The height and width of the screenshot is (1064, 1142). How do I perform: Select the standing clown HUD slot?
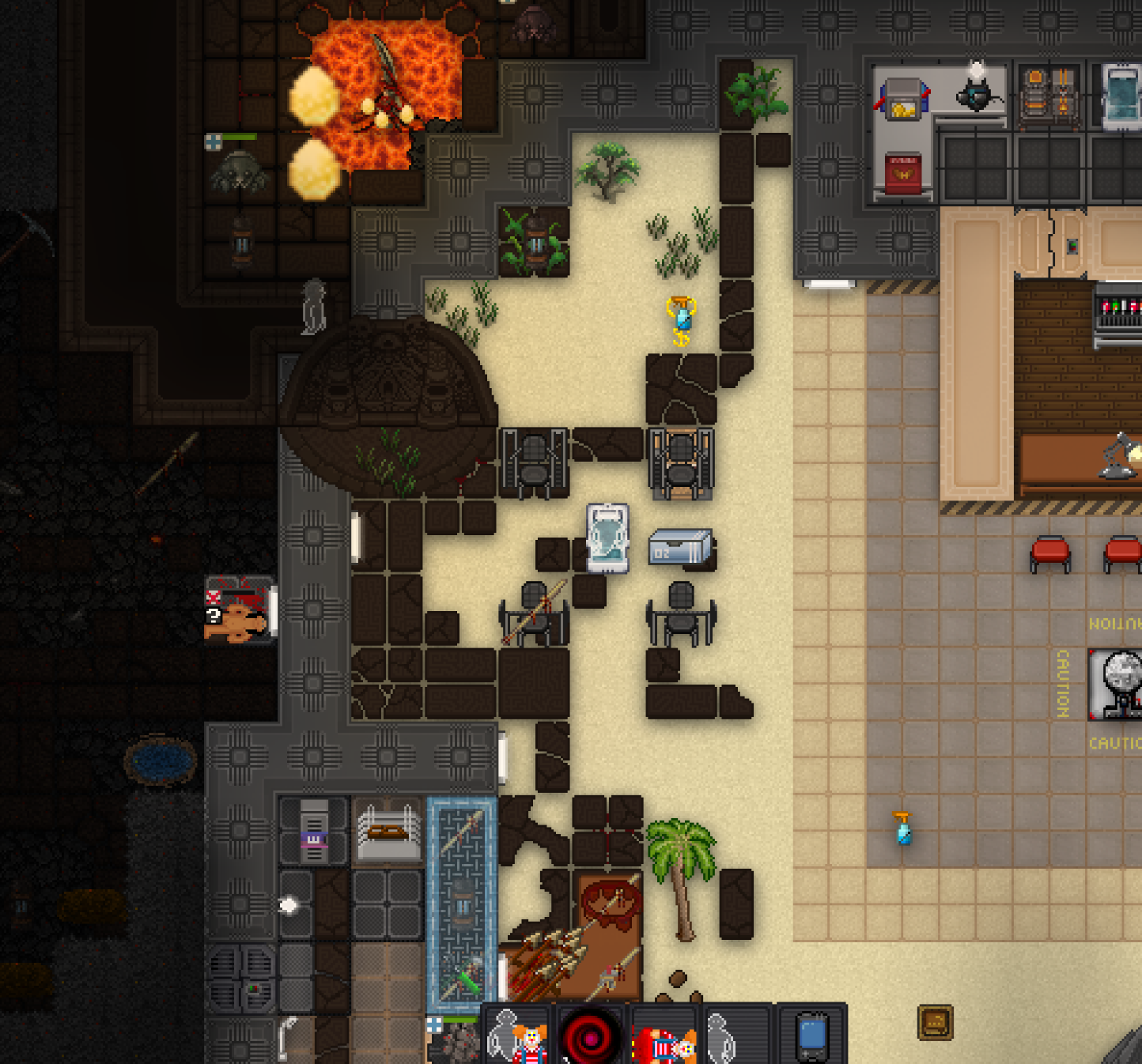(518, 1036)
